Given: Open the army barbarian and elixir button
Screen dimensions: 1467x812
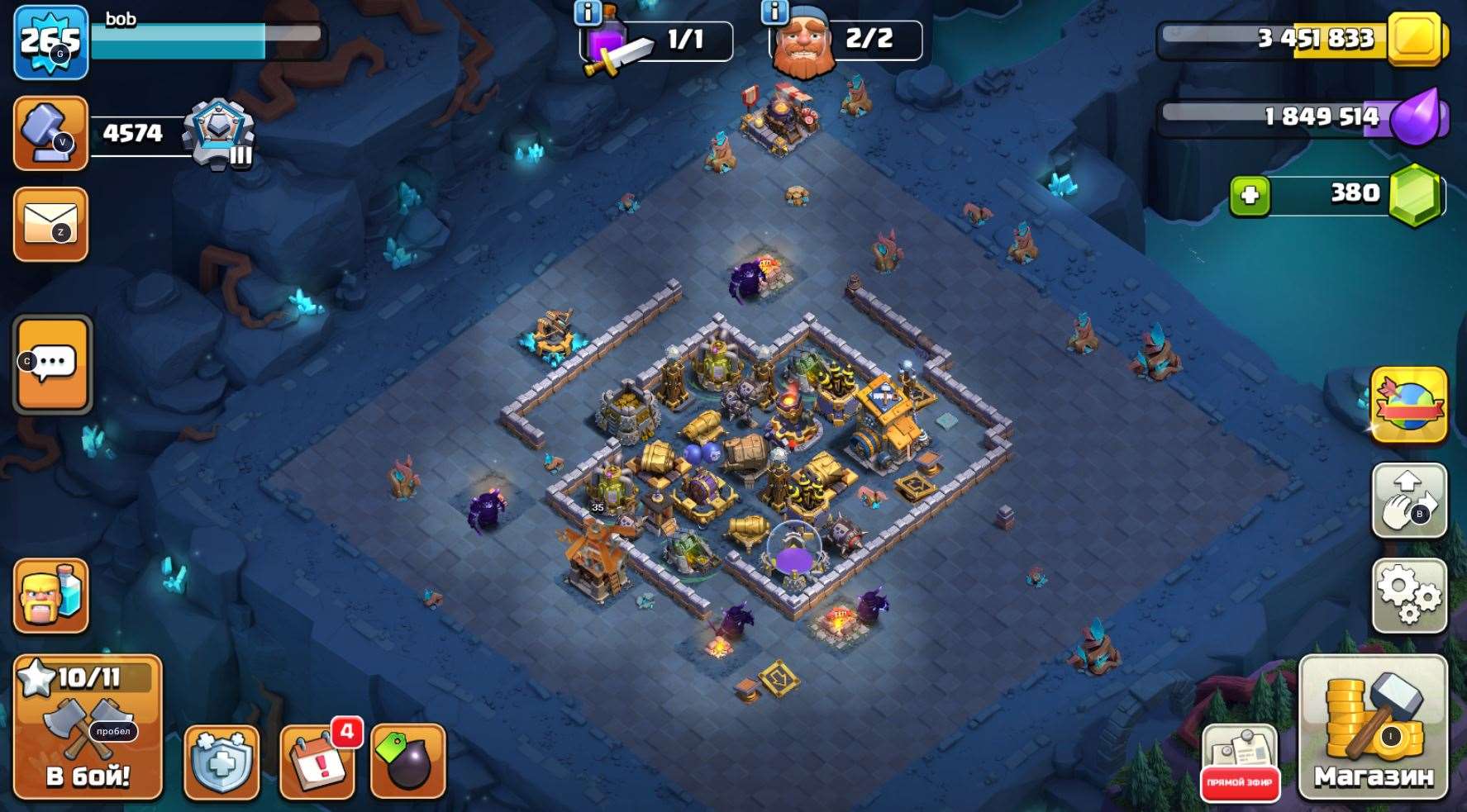Looking at the screenshot, I should (x=51, y=596).
